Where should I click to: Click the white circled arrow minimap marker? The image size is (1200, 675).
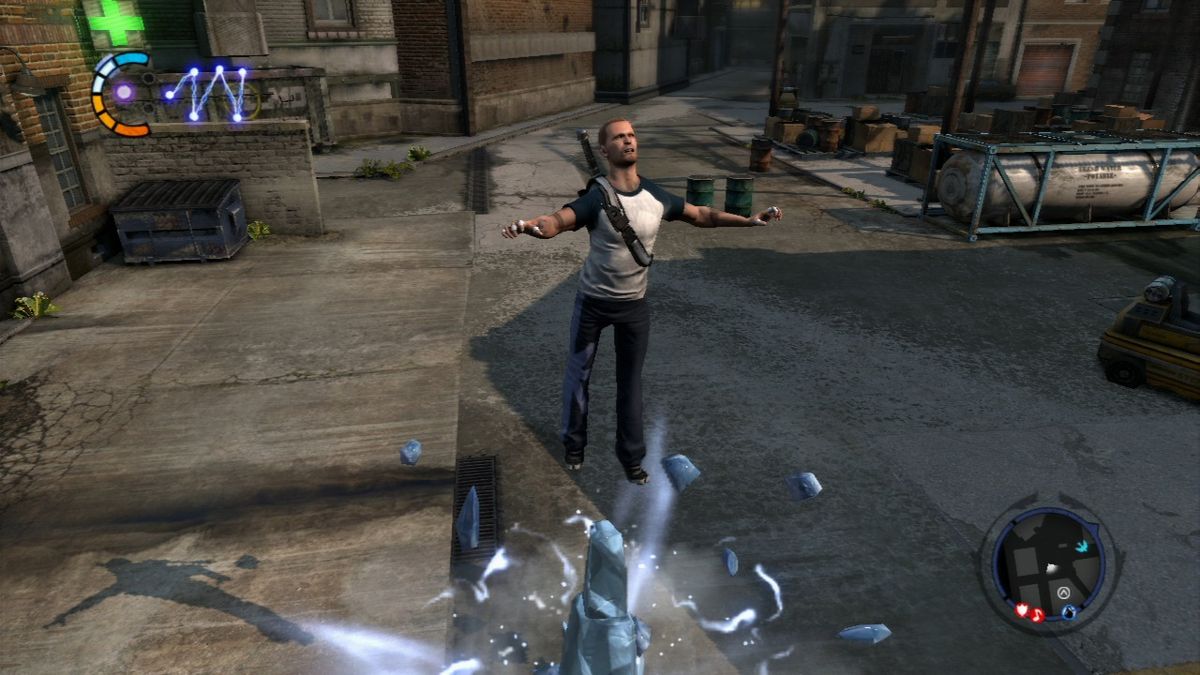(x=1065, y=592)
